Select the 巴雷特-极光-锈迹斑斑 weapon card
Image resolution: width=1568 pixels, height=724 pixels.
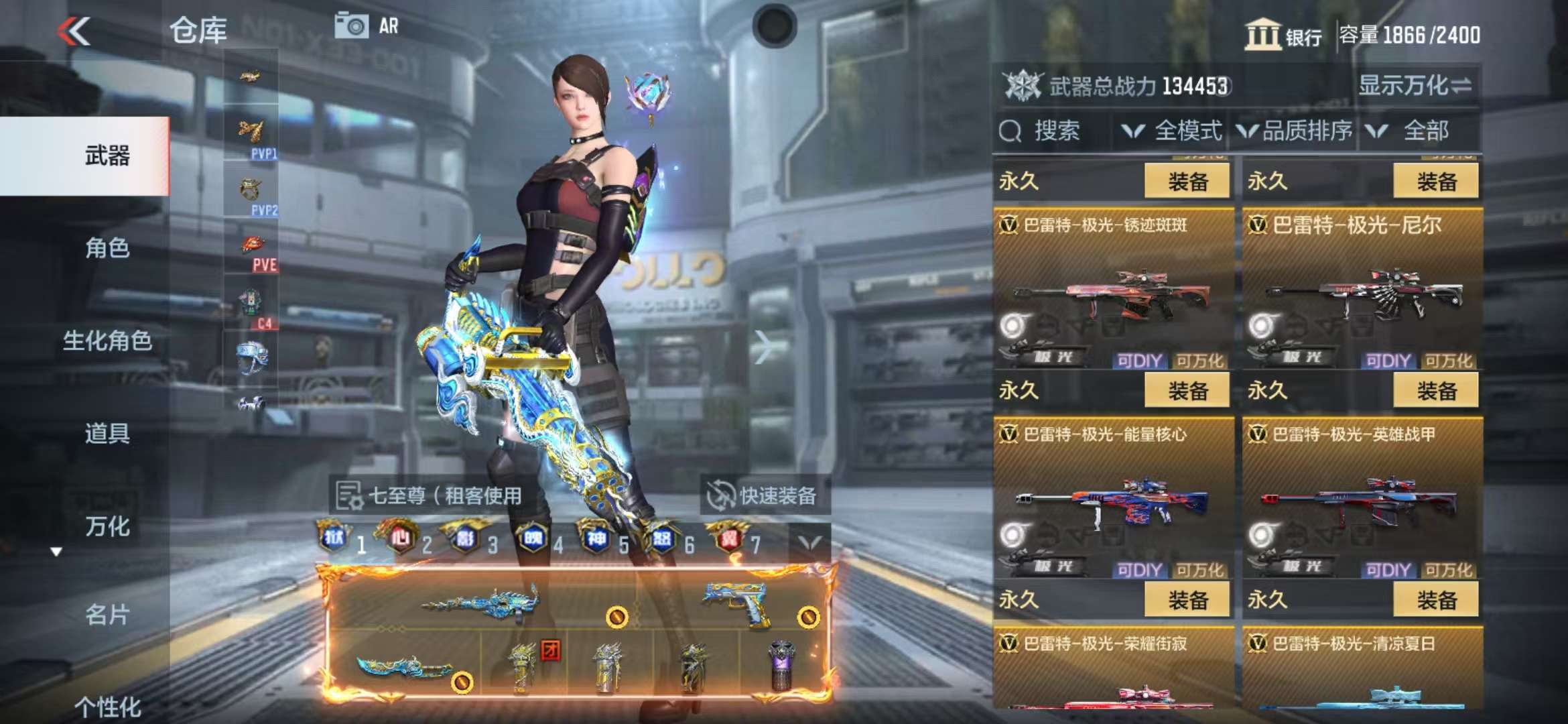click(x=1113, y=288)
